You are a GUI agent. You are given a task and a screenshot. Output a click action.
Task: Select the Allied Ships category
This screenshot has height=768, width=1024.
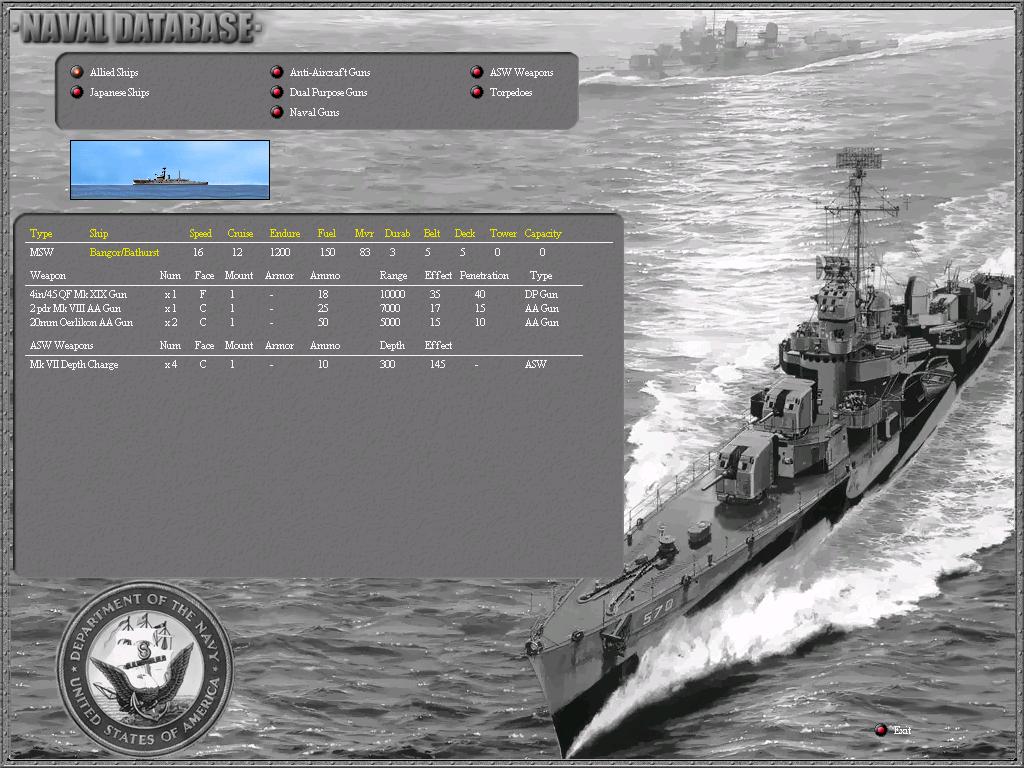[x=77, y=72]
